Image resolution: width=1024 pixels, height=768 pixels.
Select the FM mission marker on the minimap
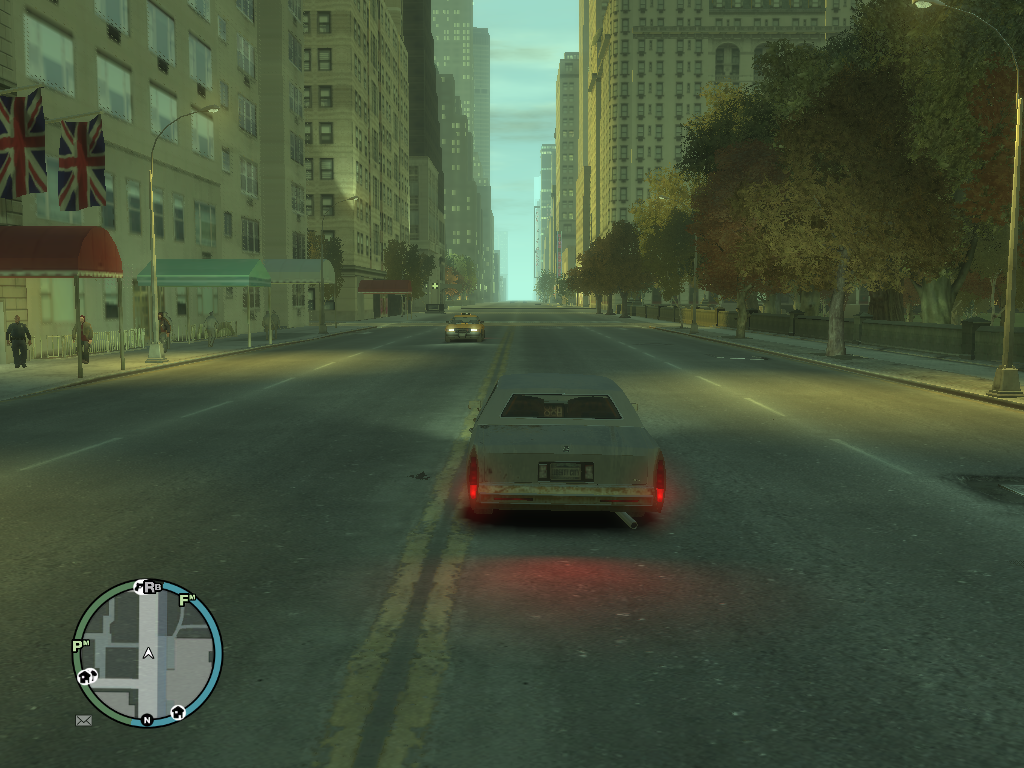[x=186, y=601]
